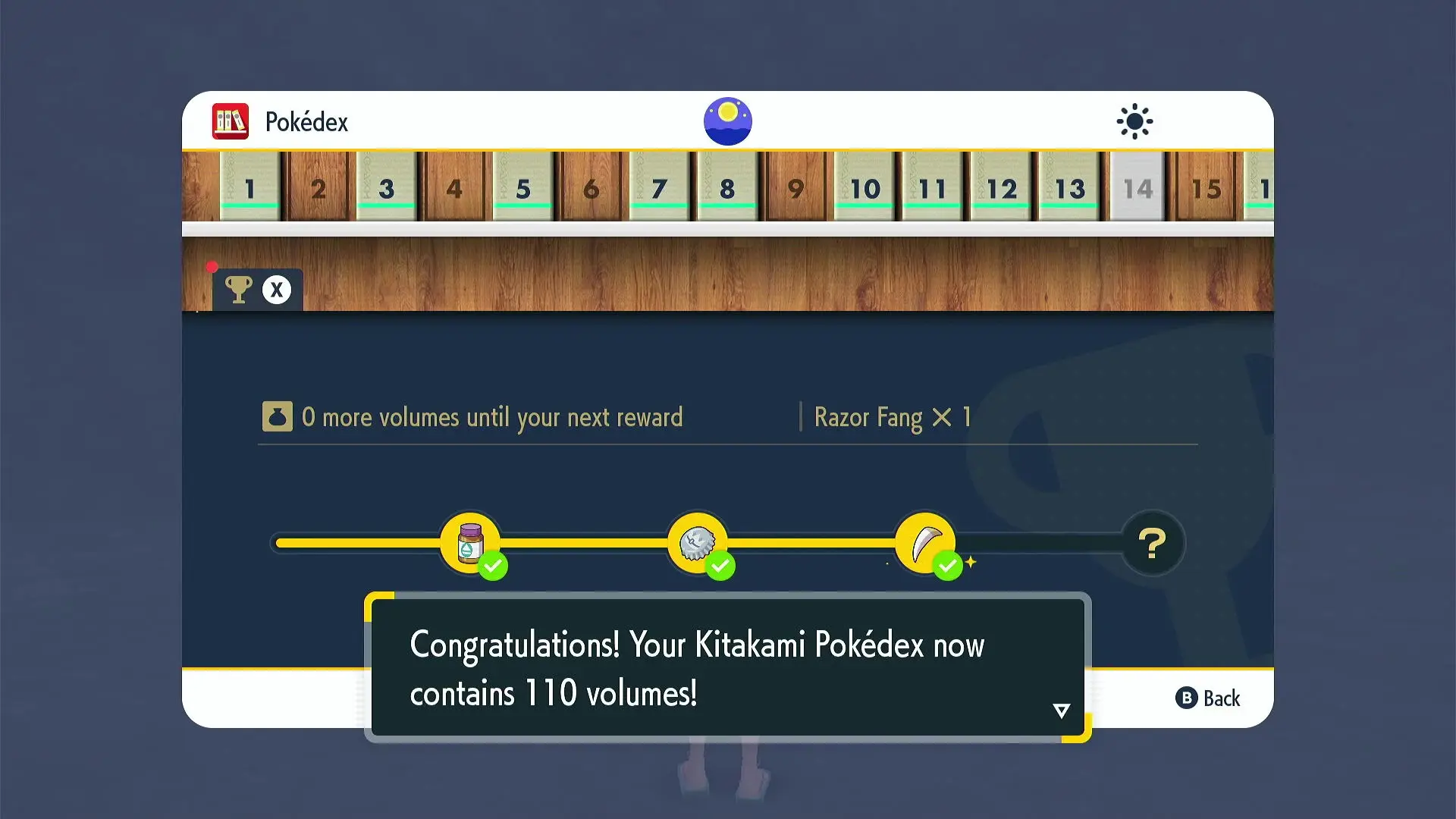Open volume 14 in the Pokédex shelf
Image resolution: width=1456 pixels, height=819 pixels.
point(1137,188)
